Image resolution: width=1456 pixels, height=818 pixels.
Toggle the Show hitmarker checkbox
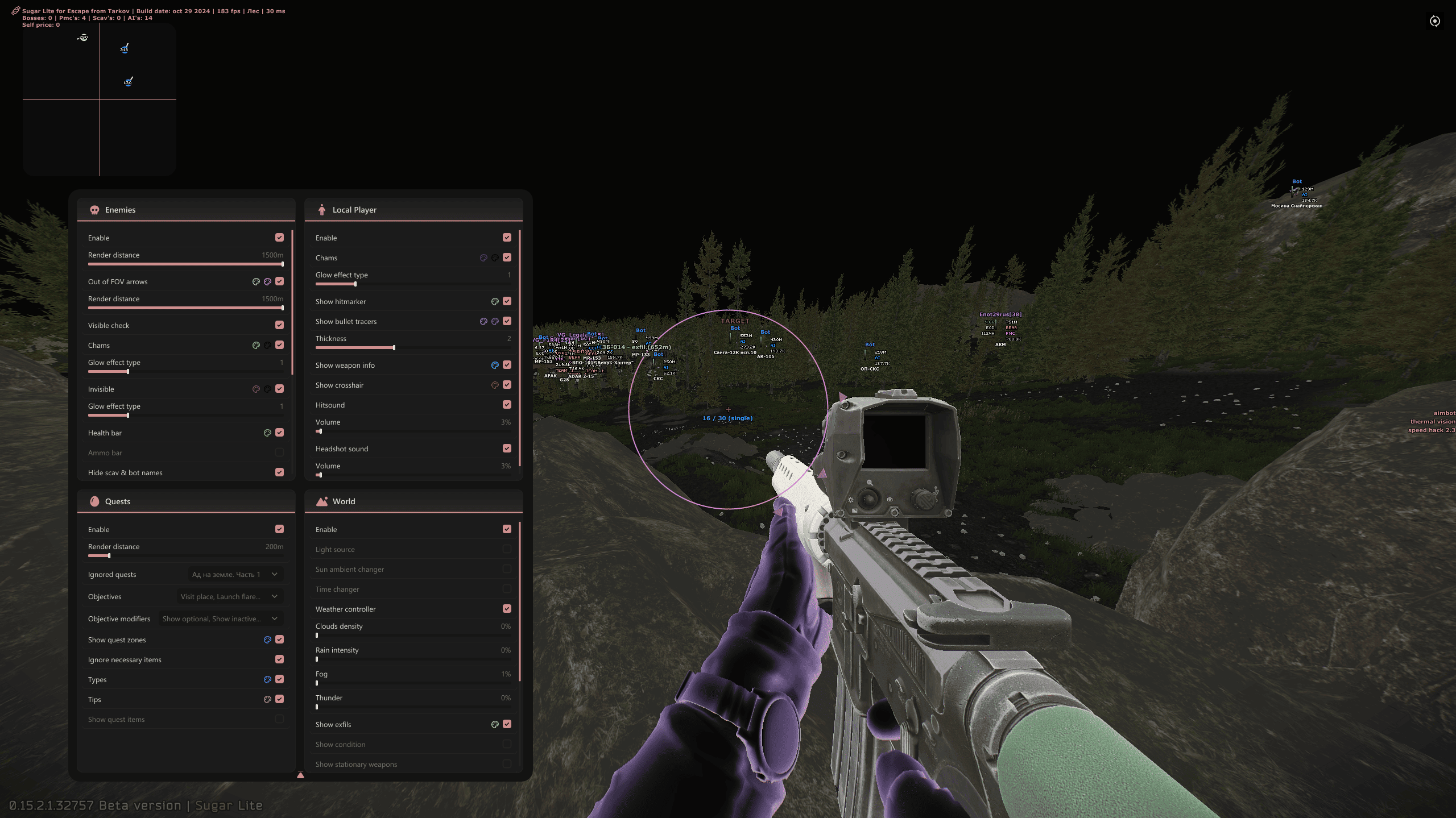(x=507, y=301)
